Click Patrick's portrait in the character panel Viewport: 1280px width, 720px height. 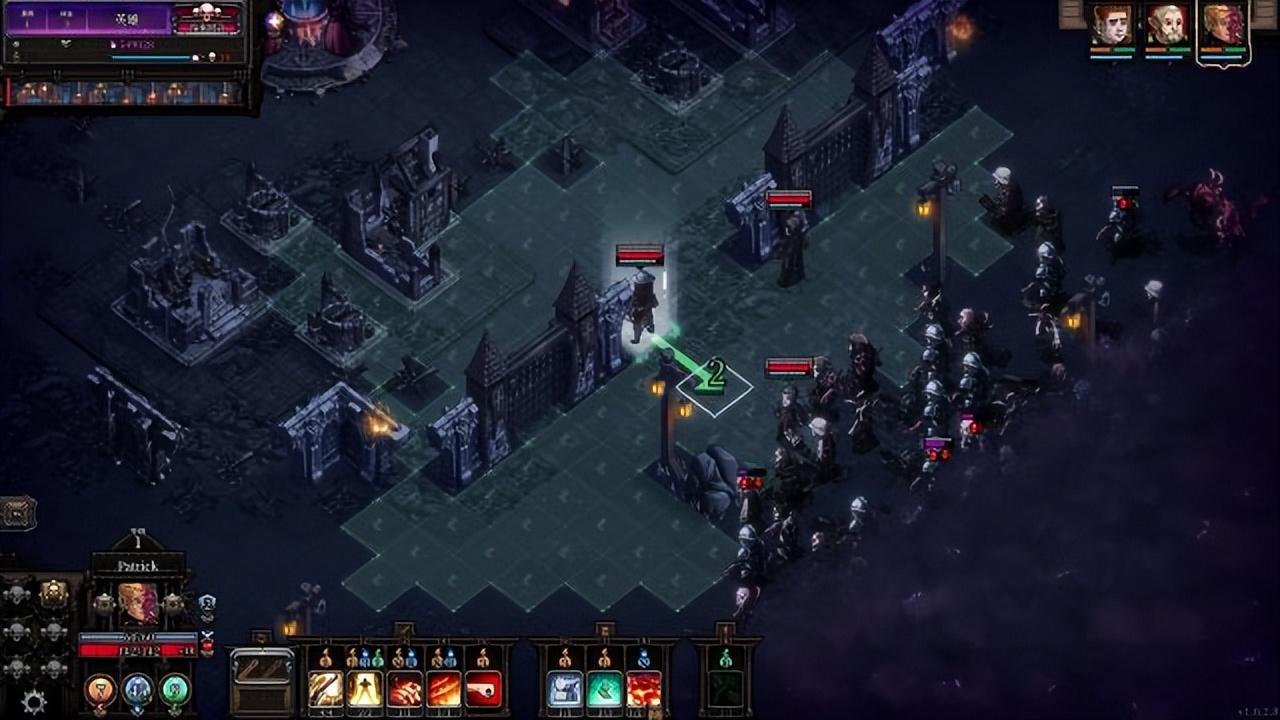[138, 604]
